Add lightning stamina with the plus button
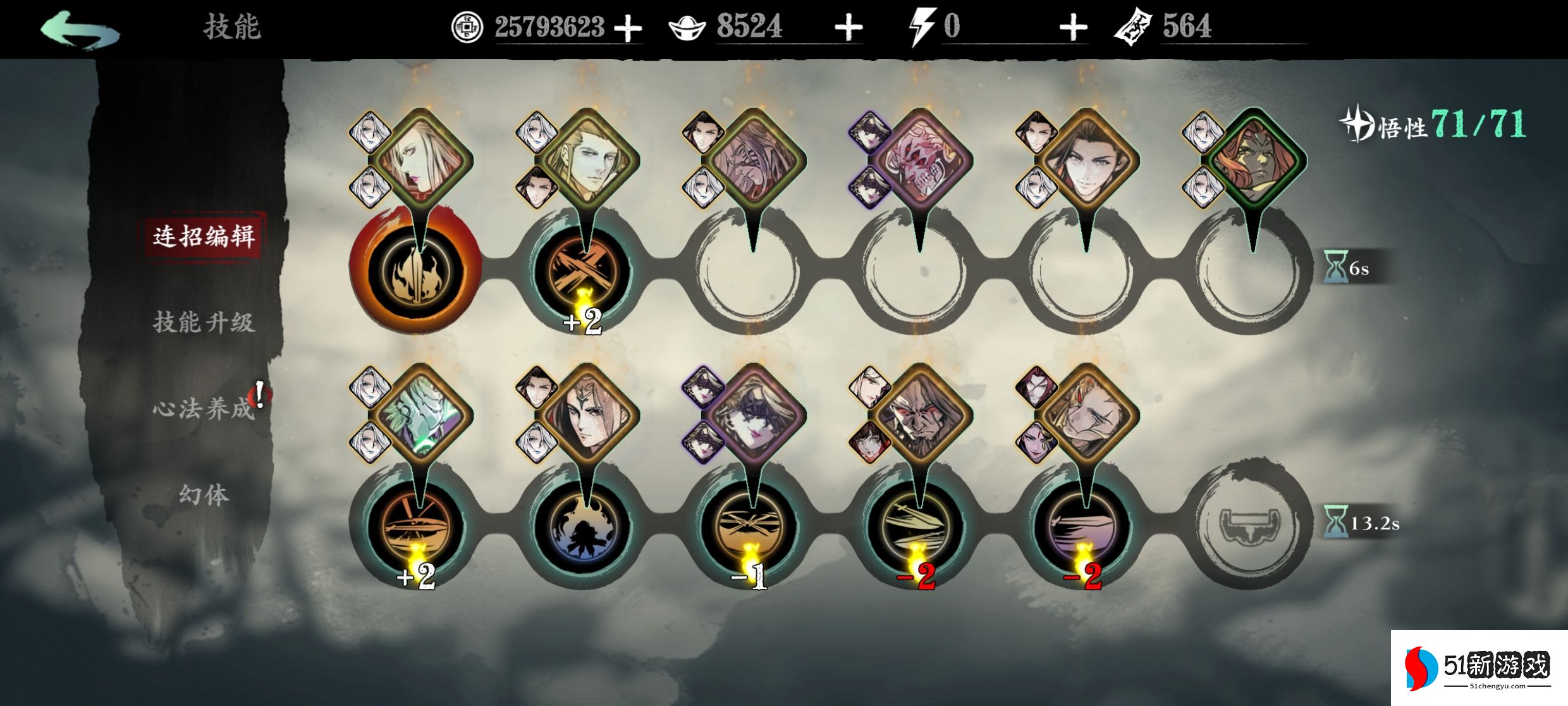1568x706 pixels. pos(1073,28)
